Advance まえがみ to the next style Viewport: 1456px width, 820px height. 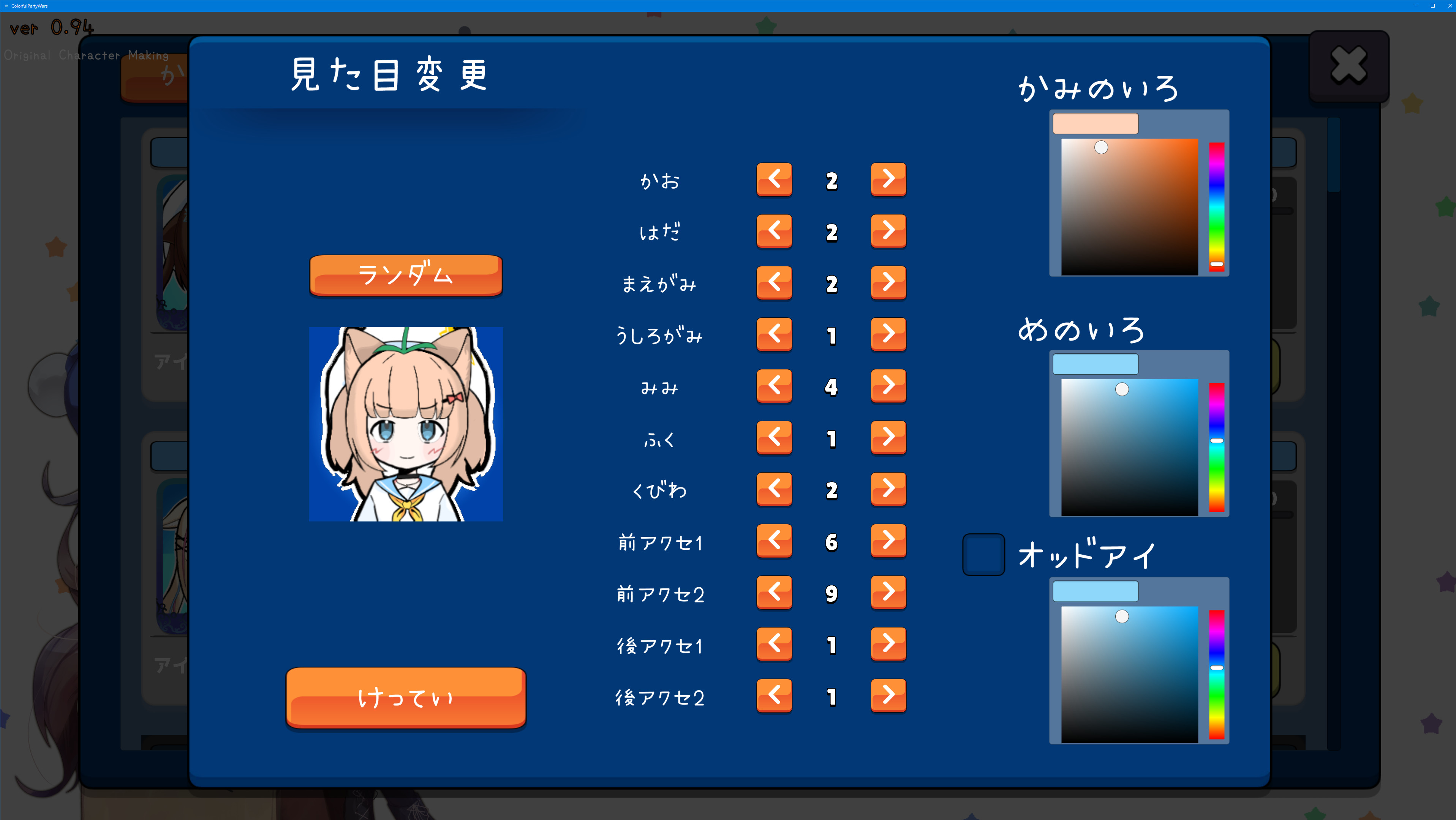click(888, 283)
